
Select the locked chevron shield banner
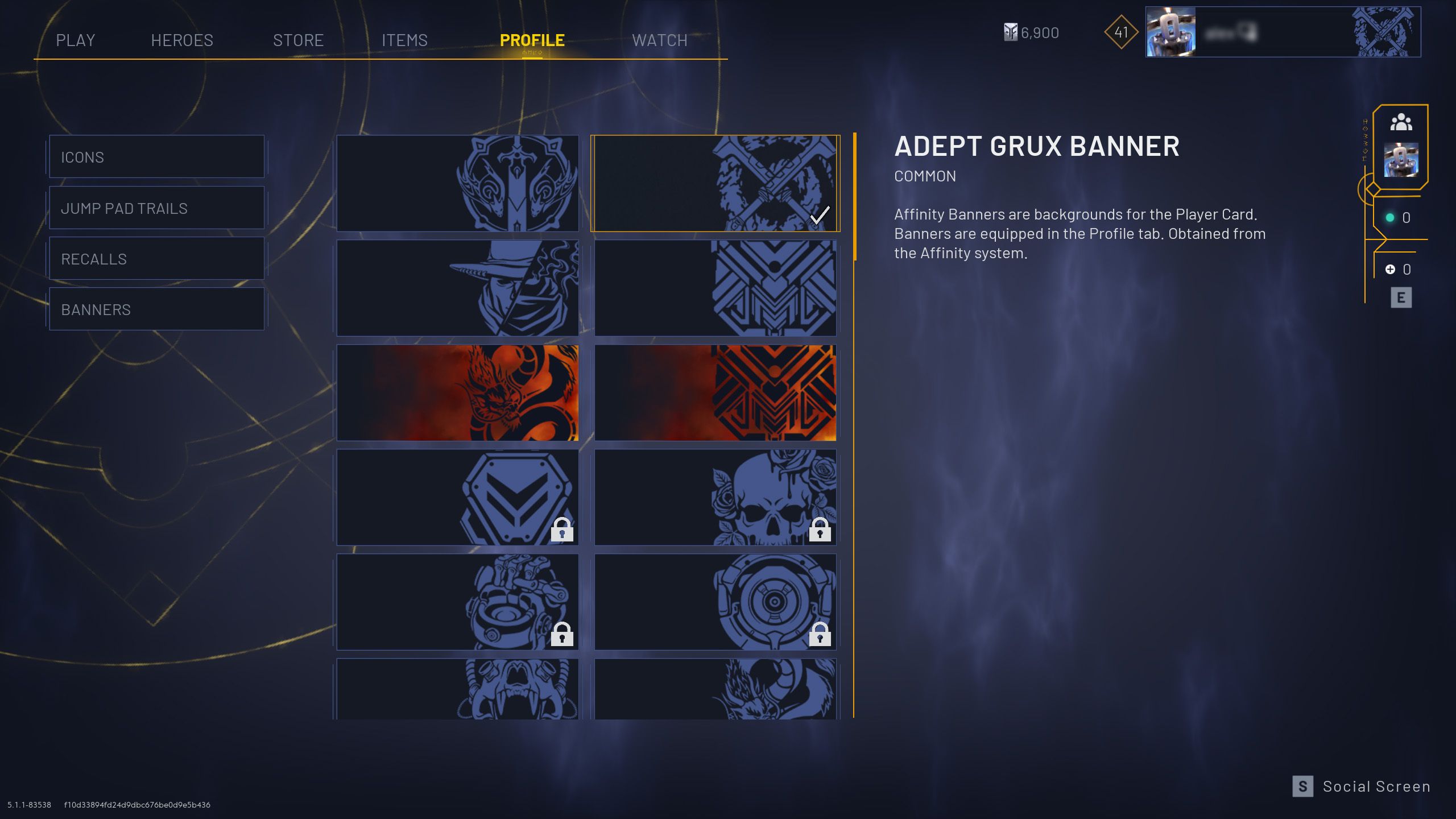click(457, 497)
